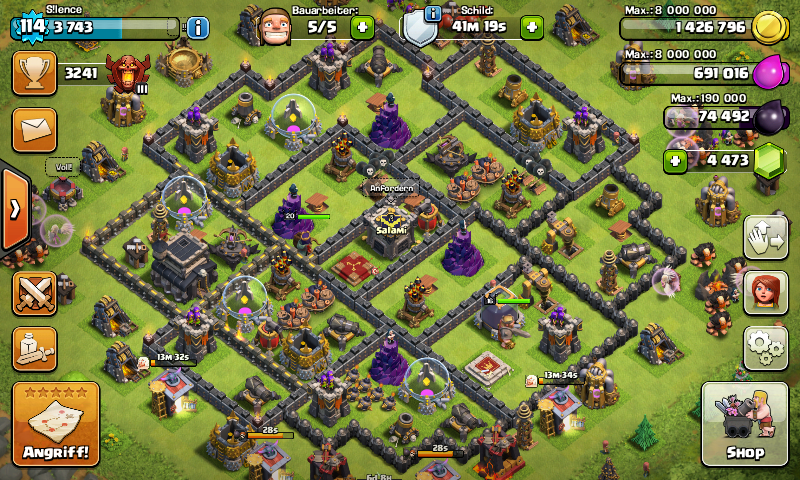This screenshot has width=800, height=480.
Task: Open the mail inbox envelope
Action: (x=34, y=130)
